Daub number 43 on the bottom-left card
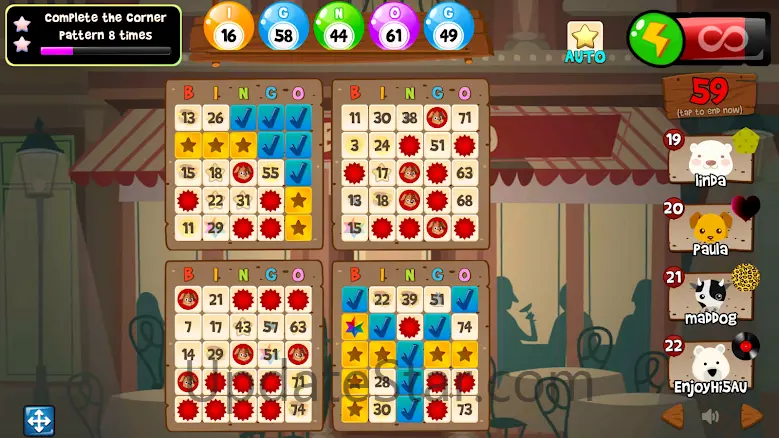 click(x=242, y=327)
